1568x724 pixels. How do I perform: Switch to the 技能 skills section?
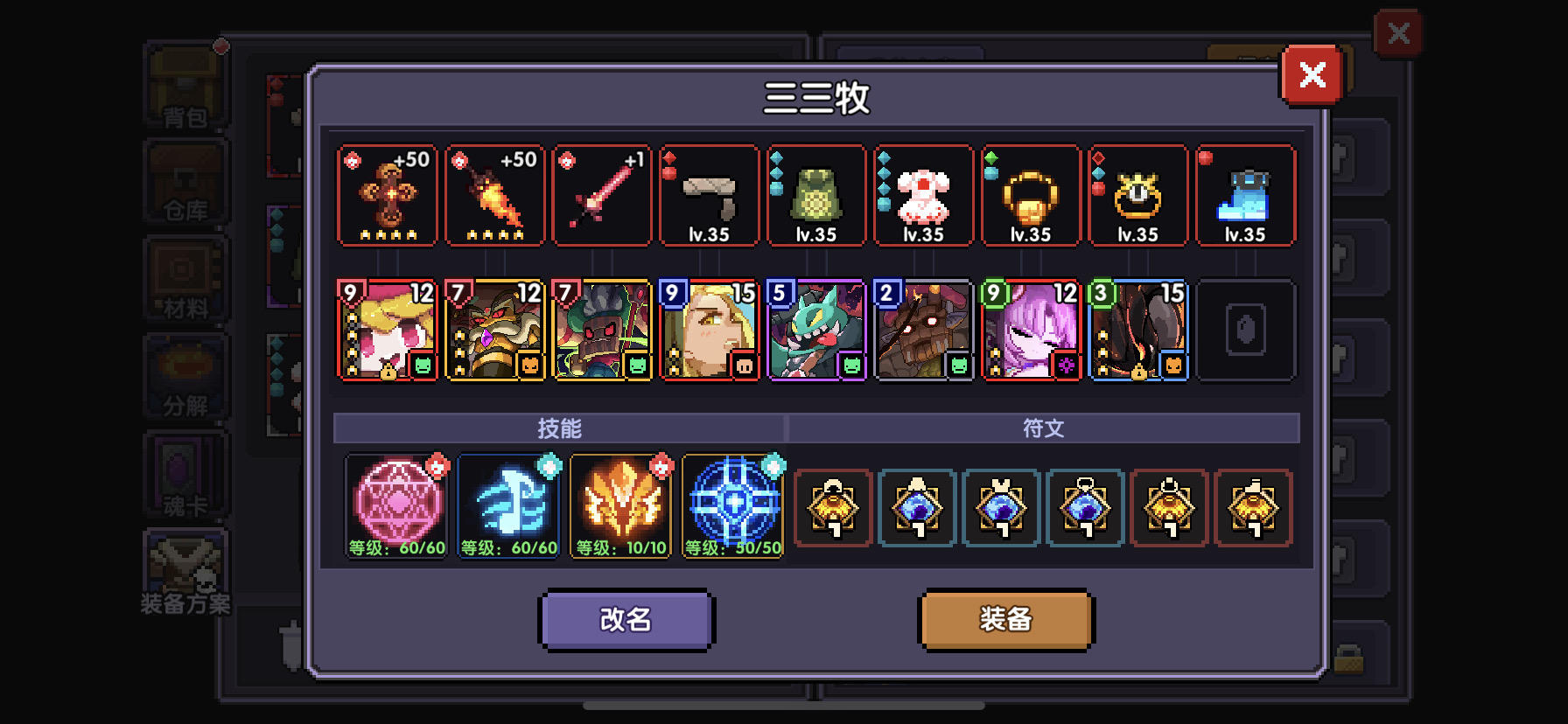click(x=559, y=428)
